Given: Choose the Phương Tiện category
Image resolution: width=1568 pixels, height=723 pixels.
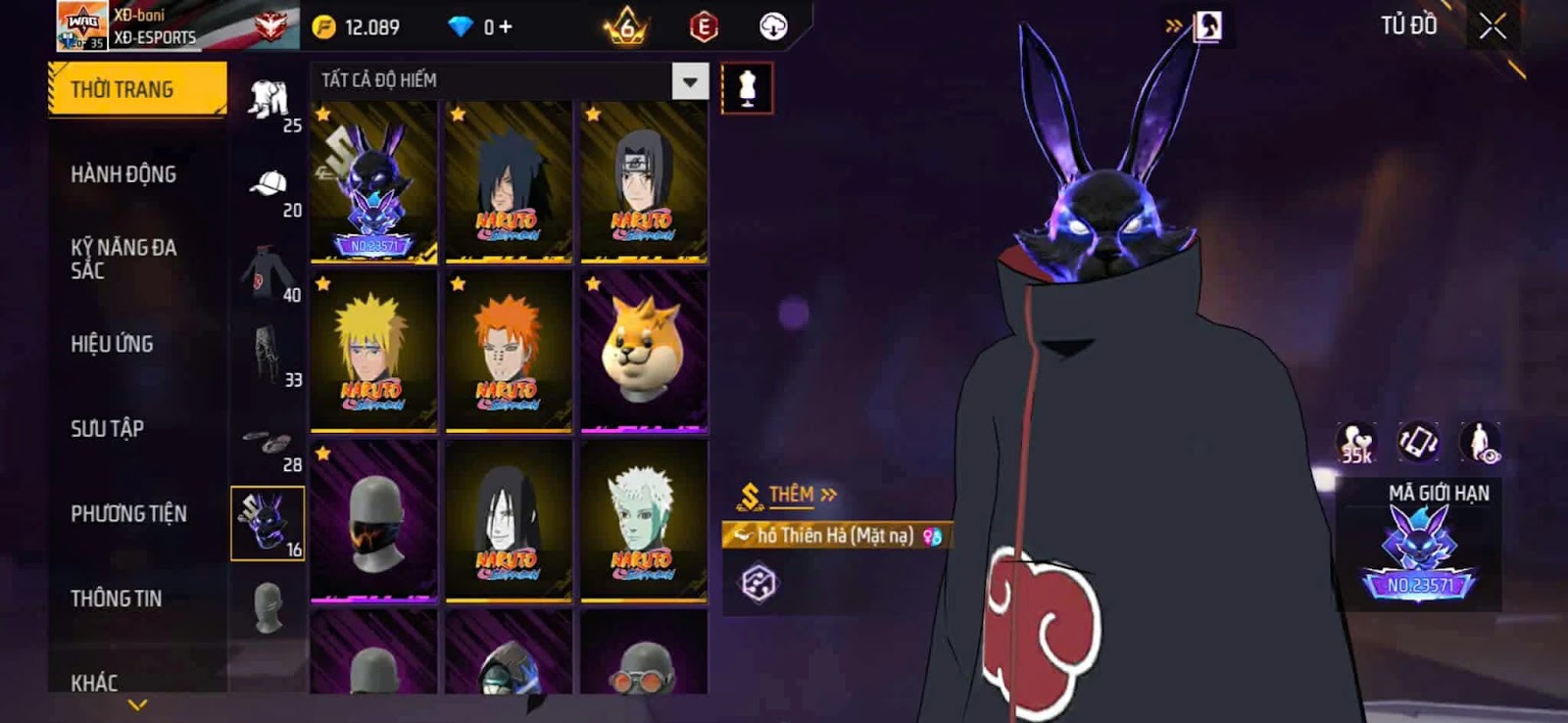Looking at the screenshot, I should point(128,513).
